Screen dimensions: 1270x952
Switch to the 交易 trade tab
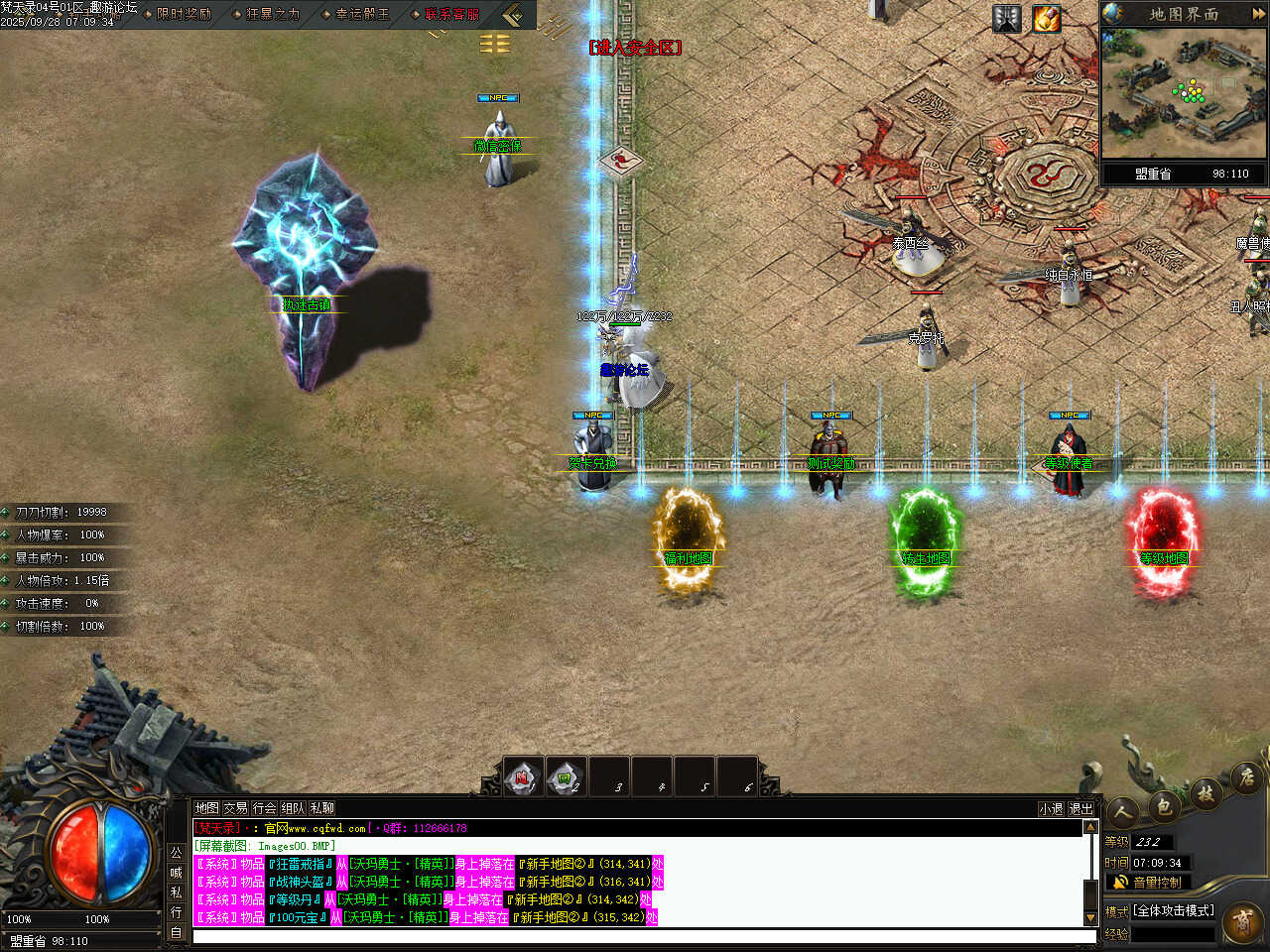(235, 808)
